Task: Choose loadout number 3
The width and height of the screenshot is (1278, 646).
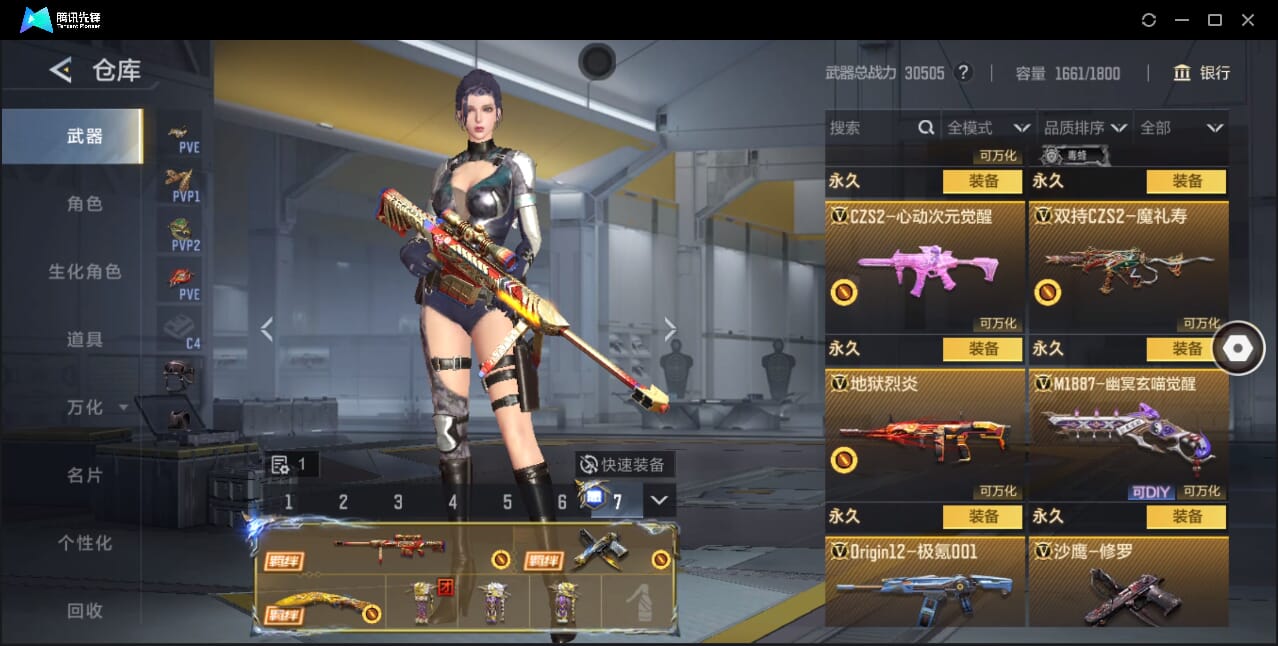Action: [x=398, y=502]
